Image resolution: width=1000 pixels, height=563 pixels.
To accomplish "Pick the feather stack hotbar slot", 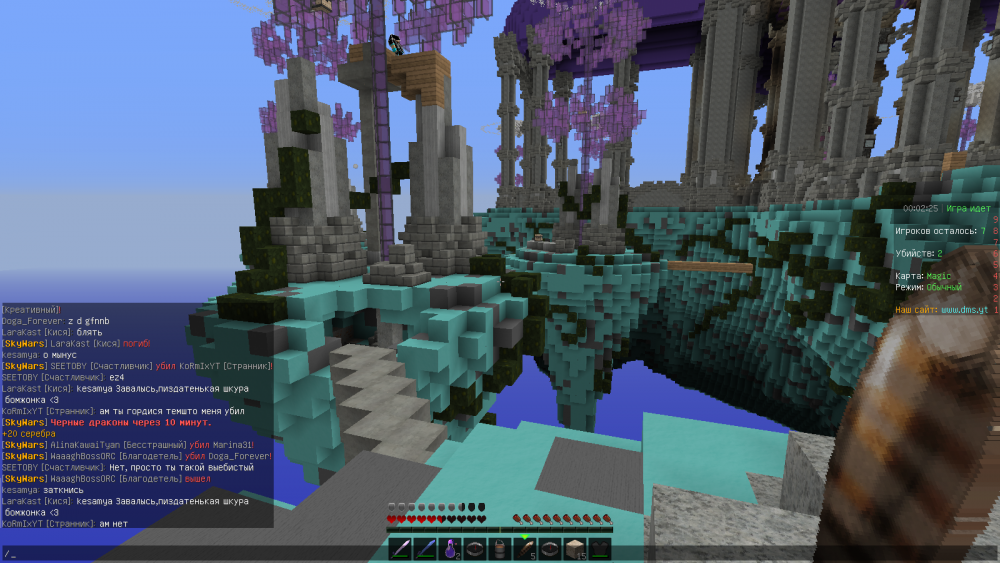I will (x=525, y=548).
